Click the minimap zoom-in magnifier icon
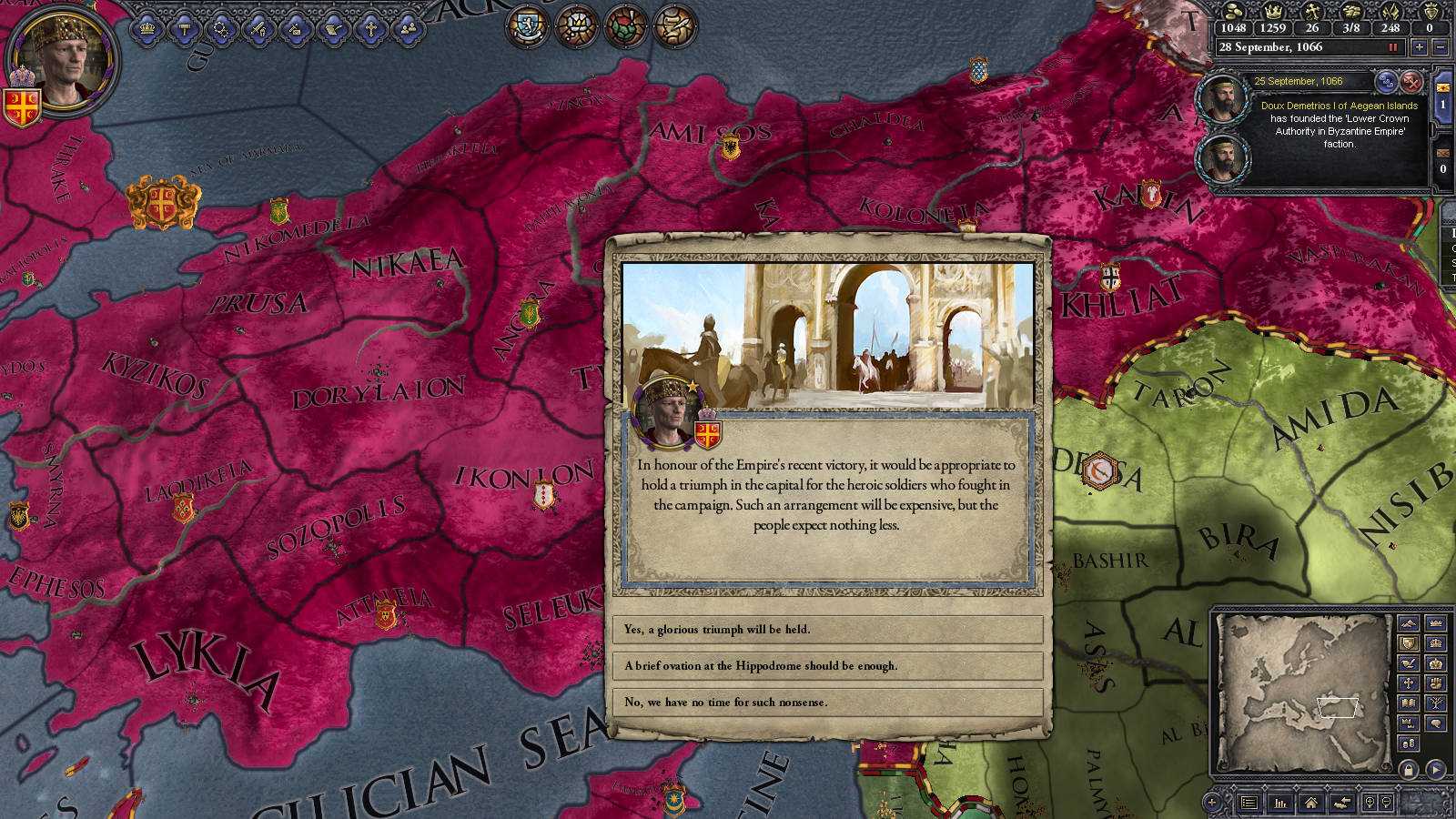This screenshot has height=819, width=1456. [x=1370, y=803]
